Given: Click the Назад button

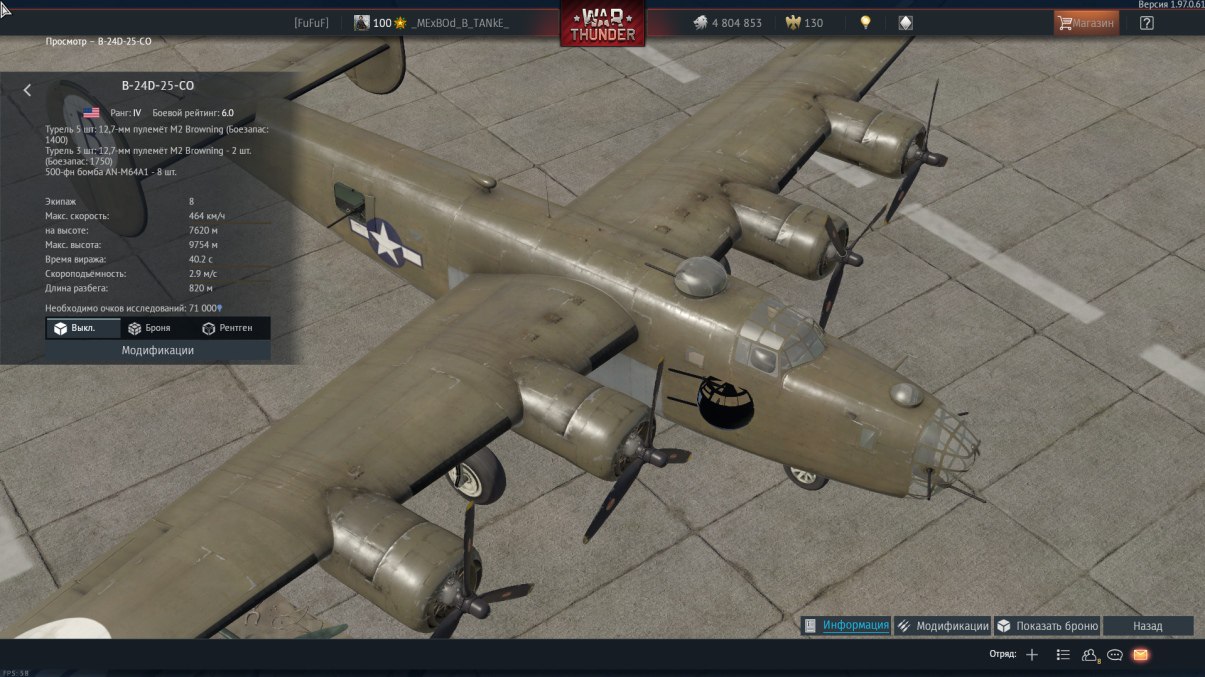Looking at the screenshot, I should [1148, 626].
